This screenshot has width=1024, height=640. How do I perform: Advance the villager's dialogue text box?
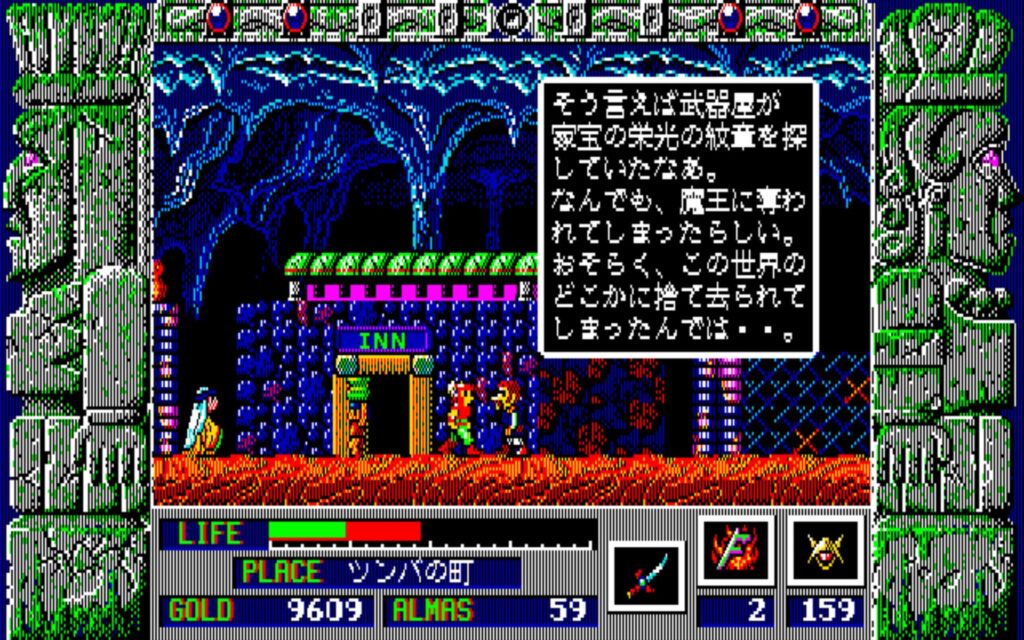[678, 217]
